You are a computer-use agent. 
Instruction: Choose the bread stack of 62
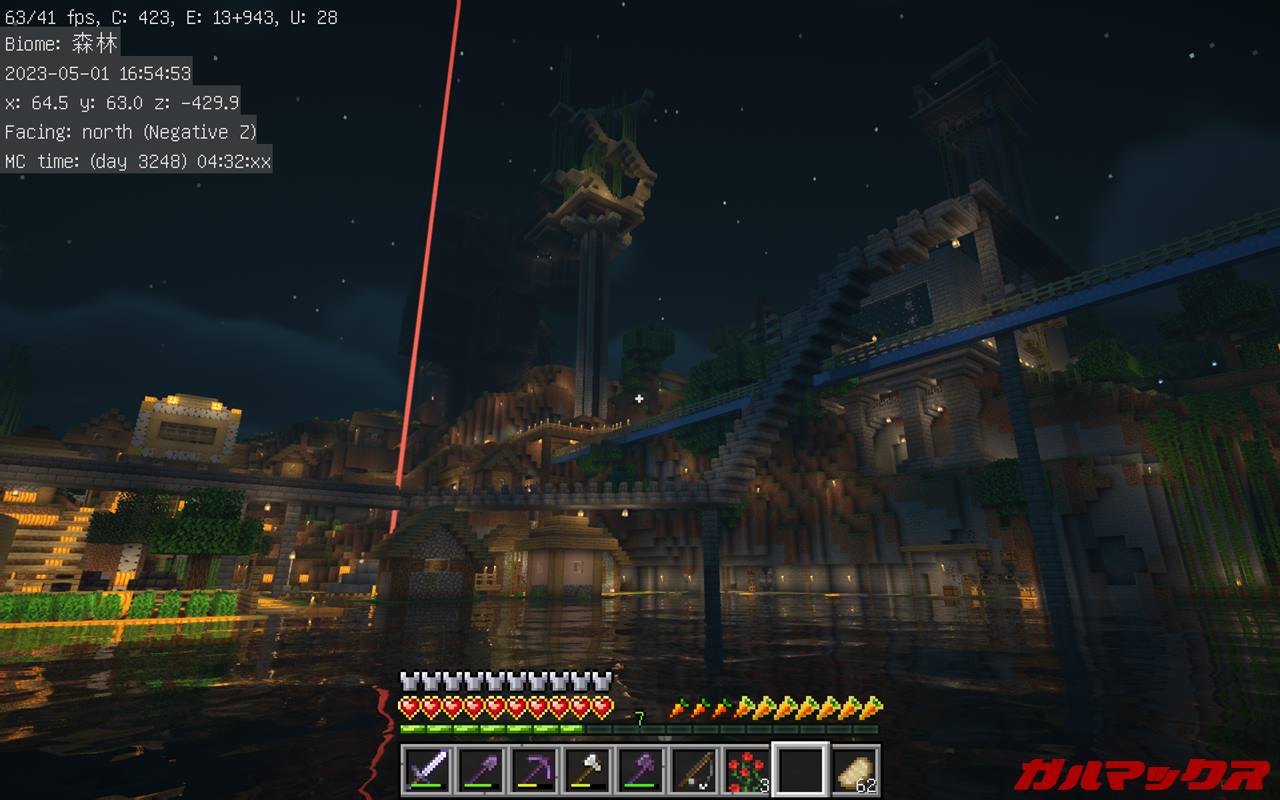(853, 770)
